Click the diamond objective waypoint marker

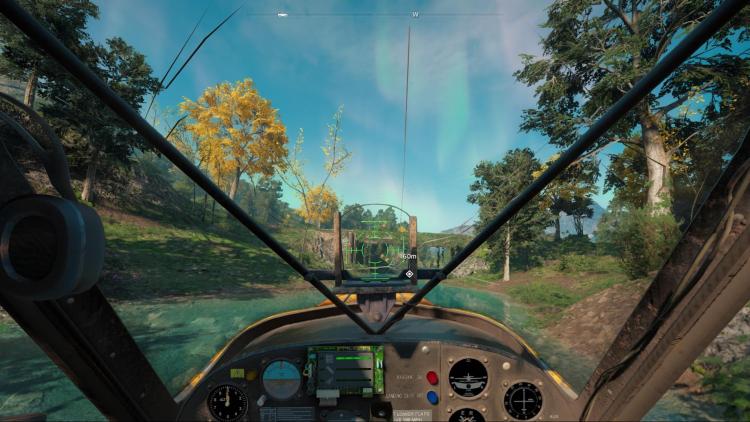click(409, 273)
